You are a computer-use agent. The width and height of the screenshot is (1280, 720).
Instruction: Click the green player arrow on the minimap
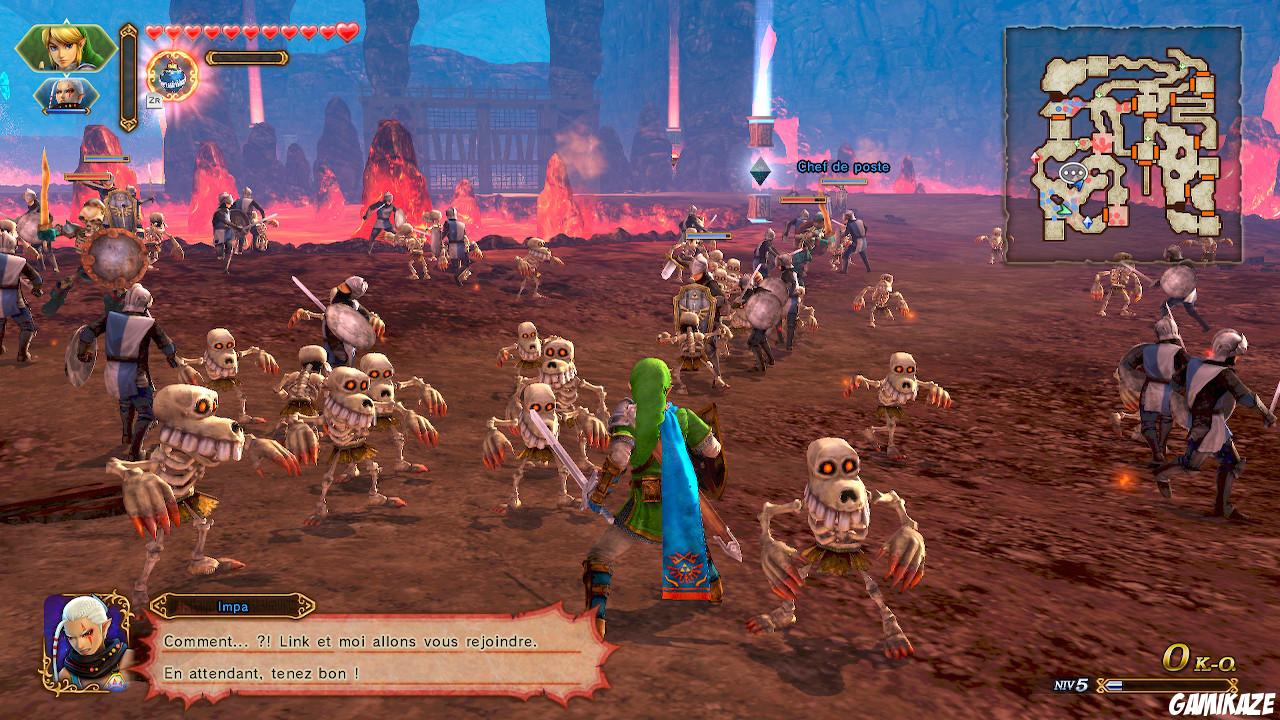[x=1064, y=208]
